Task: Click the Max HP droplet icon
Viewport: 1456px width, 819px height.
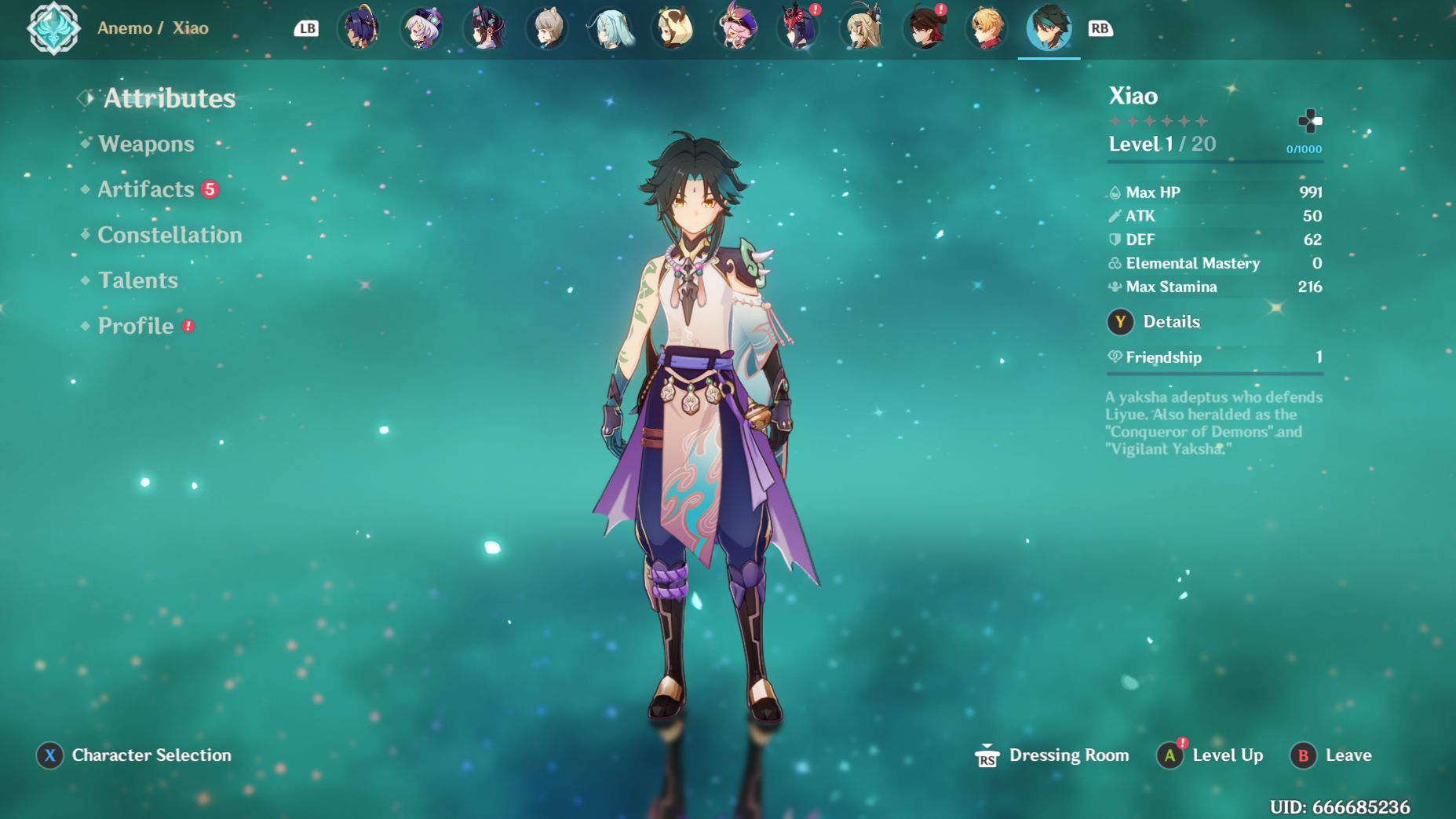Action: [x=1114, y=191]
